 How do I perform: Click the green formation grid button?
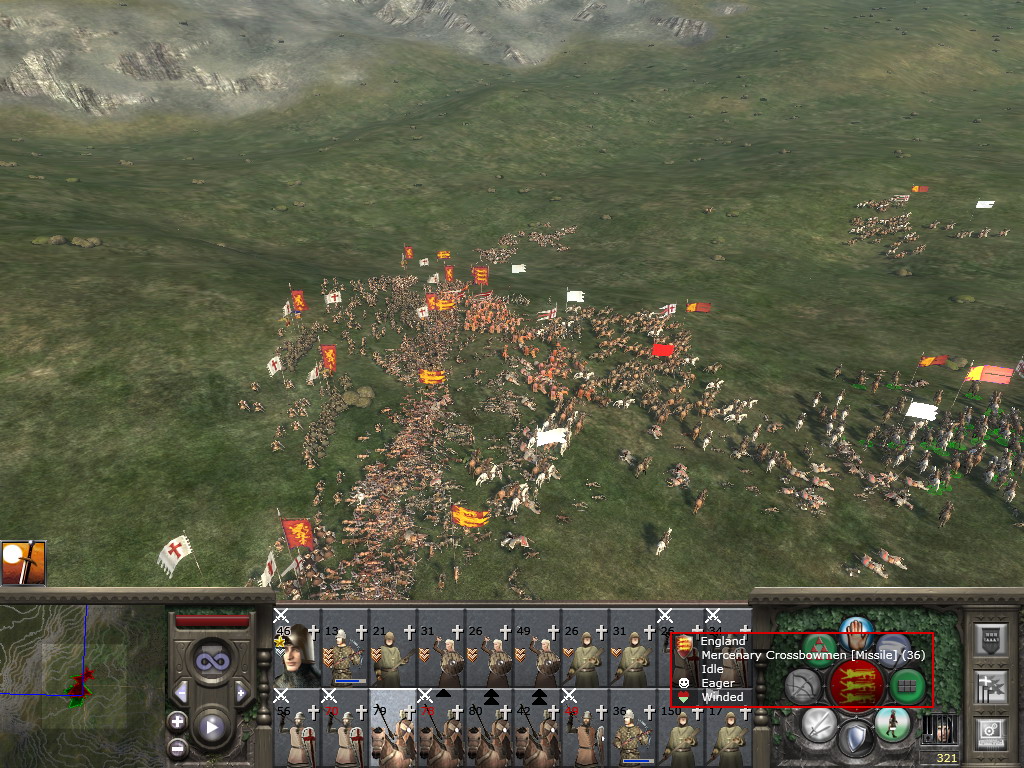point(908,686)
